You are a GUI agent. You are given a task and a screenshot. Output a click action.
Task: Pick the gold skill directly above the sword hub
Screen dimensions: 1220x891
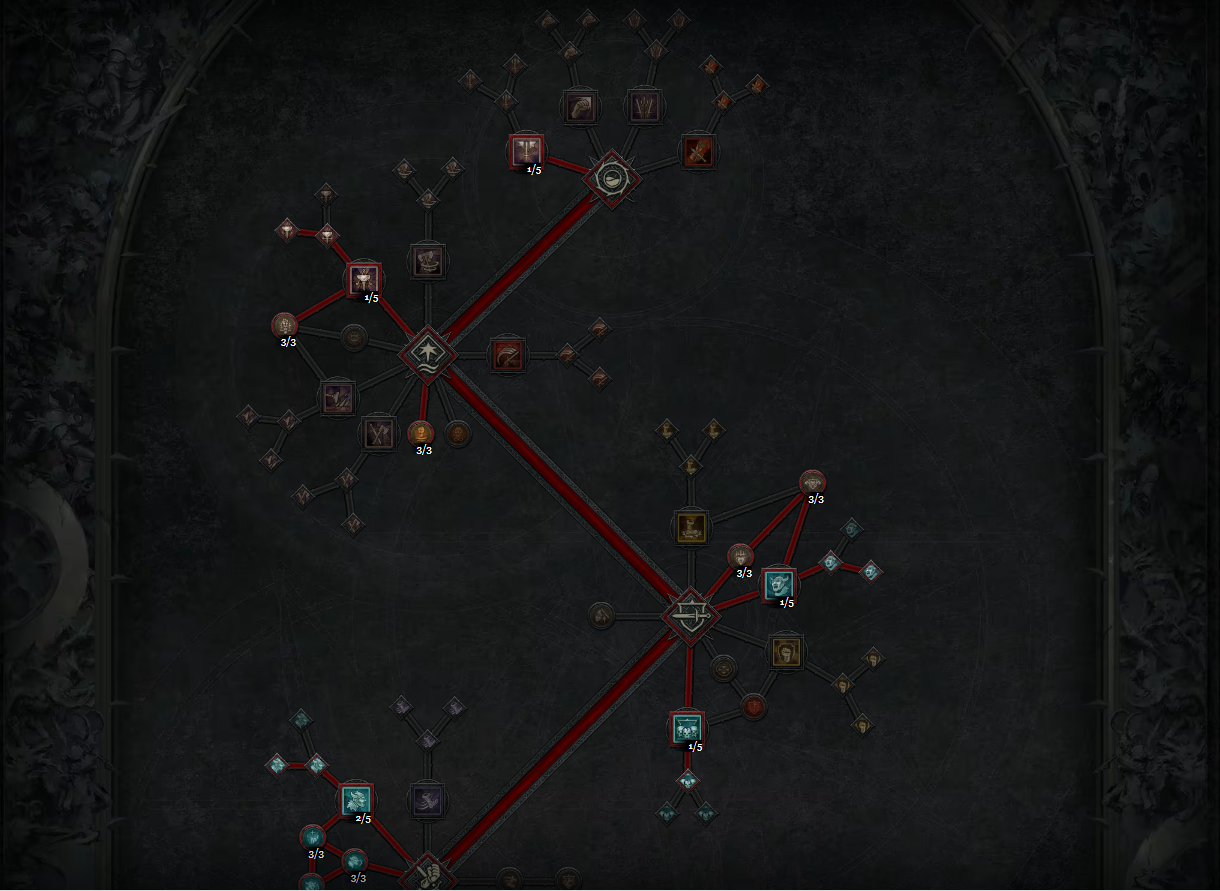pos(691,526)
